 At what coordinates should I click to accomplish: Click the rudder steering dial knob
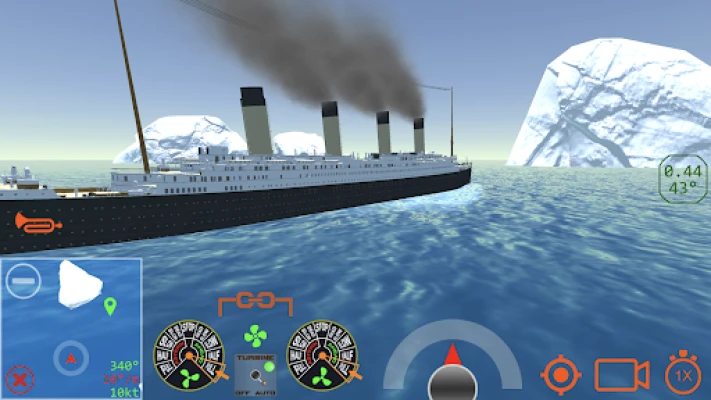[453, 382]
